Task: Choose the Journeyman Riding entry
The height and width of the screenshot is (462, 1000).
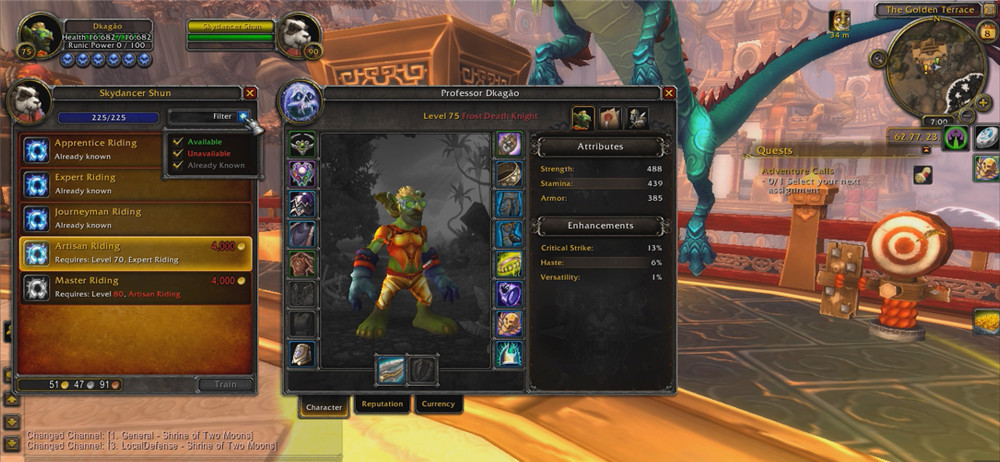Action: pyautogui.click(x=136, y=218)
